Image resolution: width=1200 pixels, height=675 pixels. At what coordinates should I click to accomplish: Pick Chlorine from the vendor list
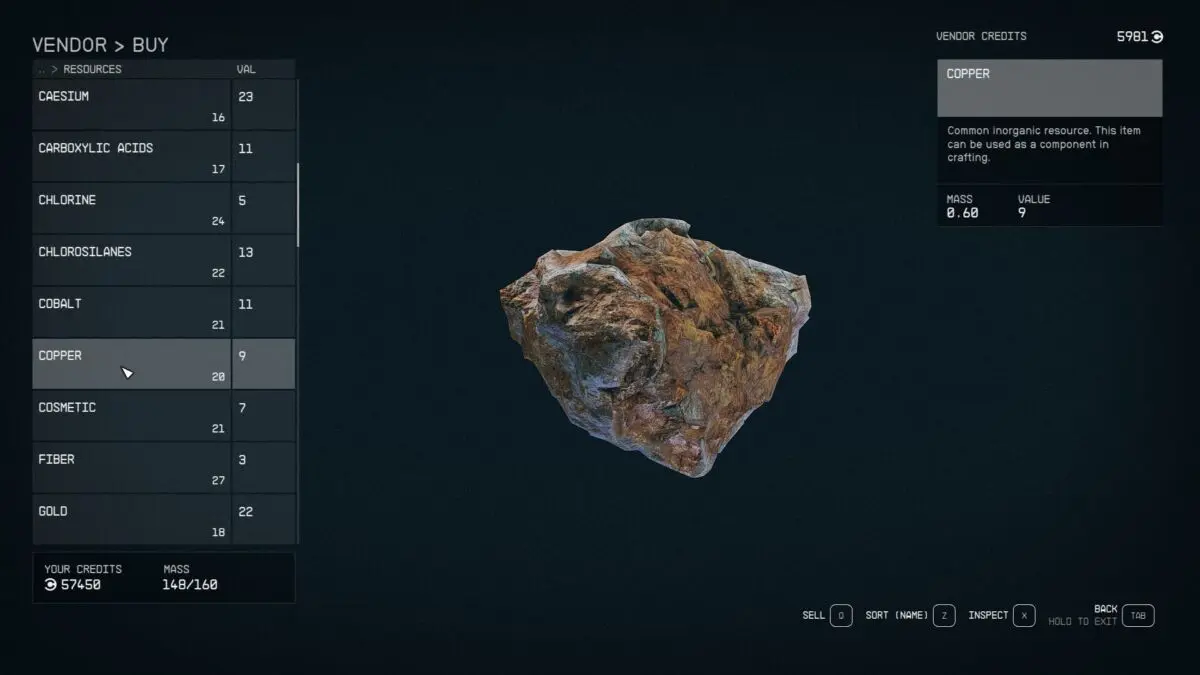click(131, 209)
